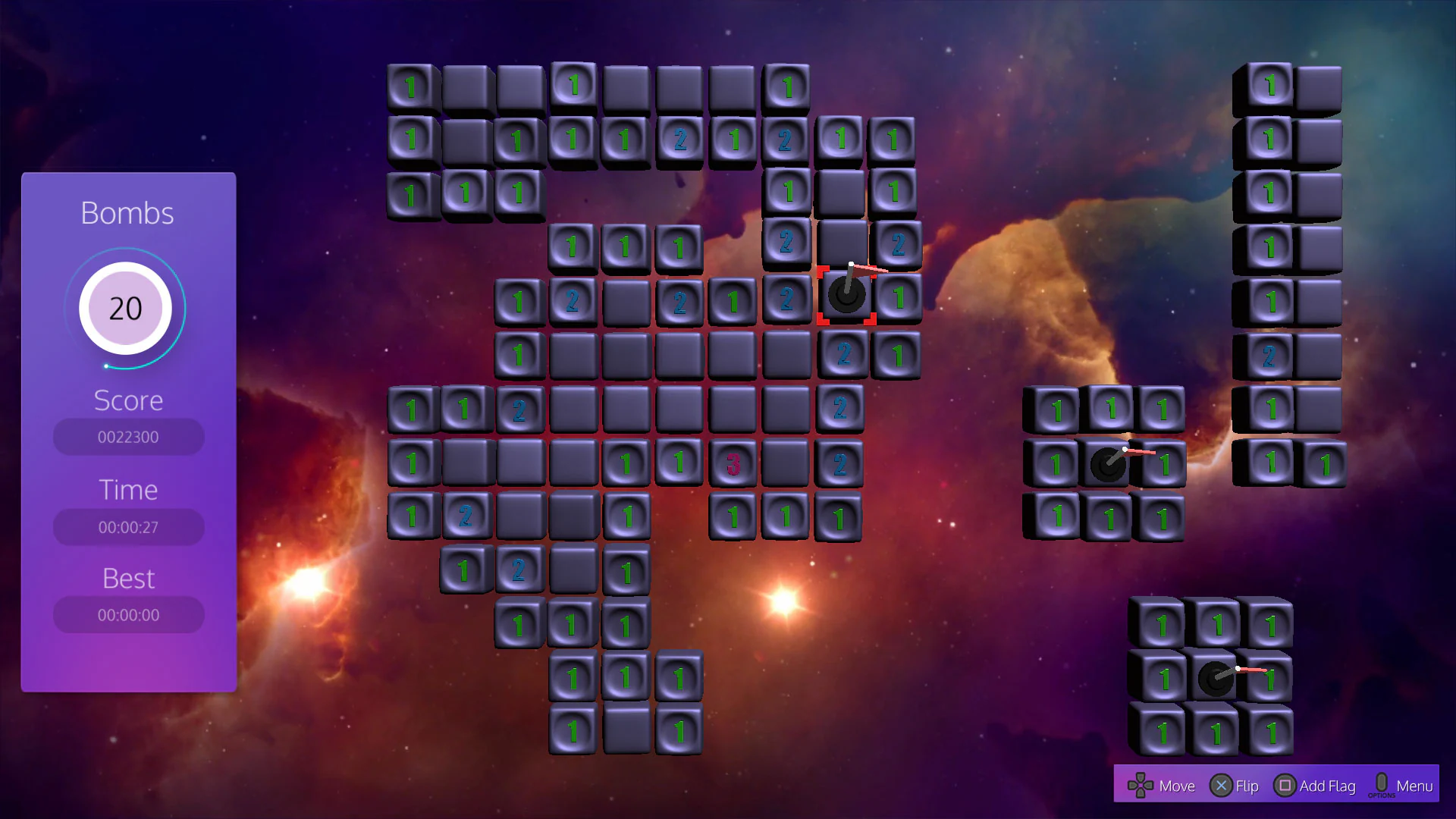Click the Best time field showing 00:00:00

[127, 614]
